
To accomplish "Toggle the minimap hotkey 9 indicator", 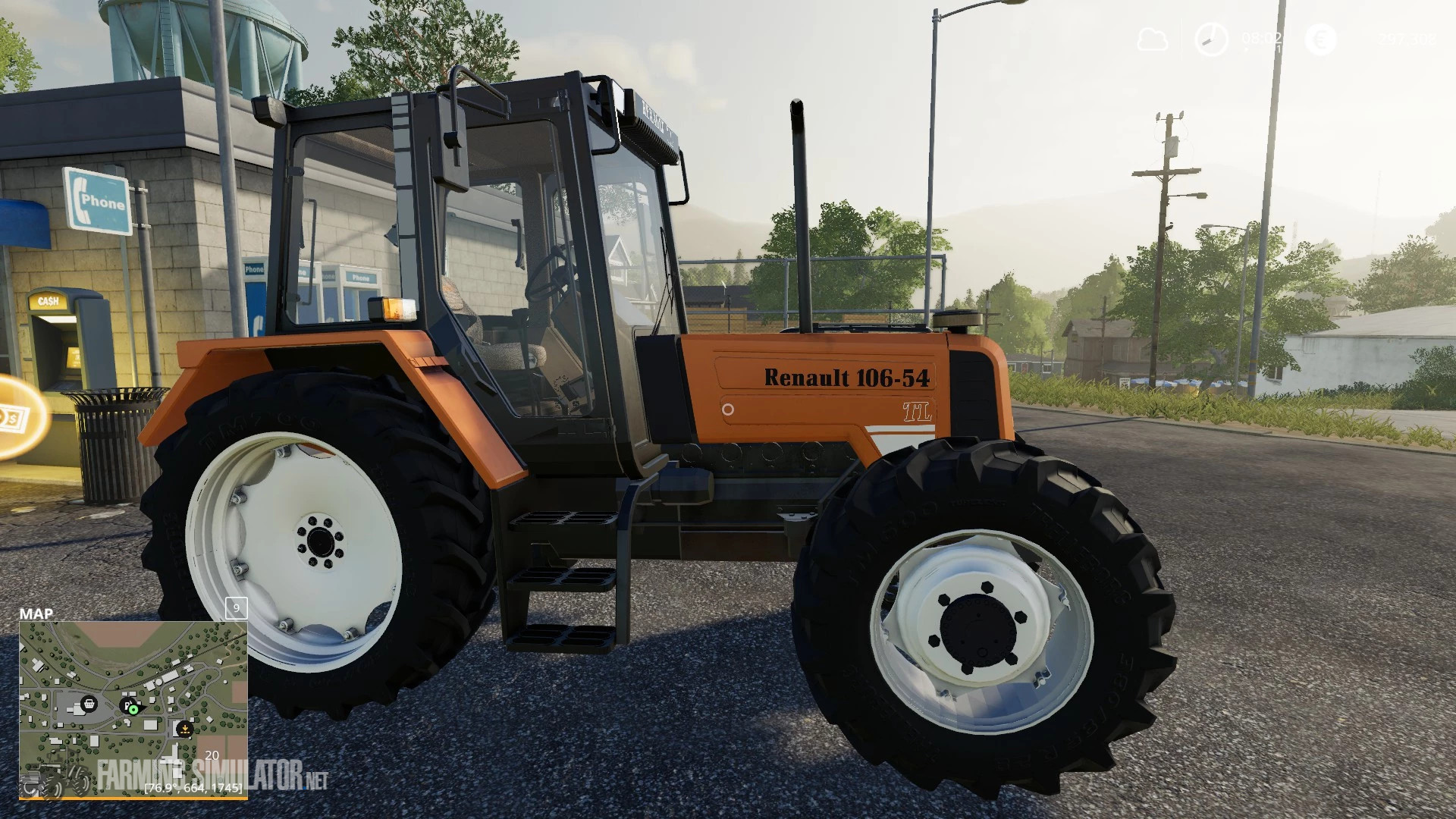I will (236, 610).
